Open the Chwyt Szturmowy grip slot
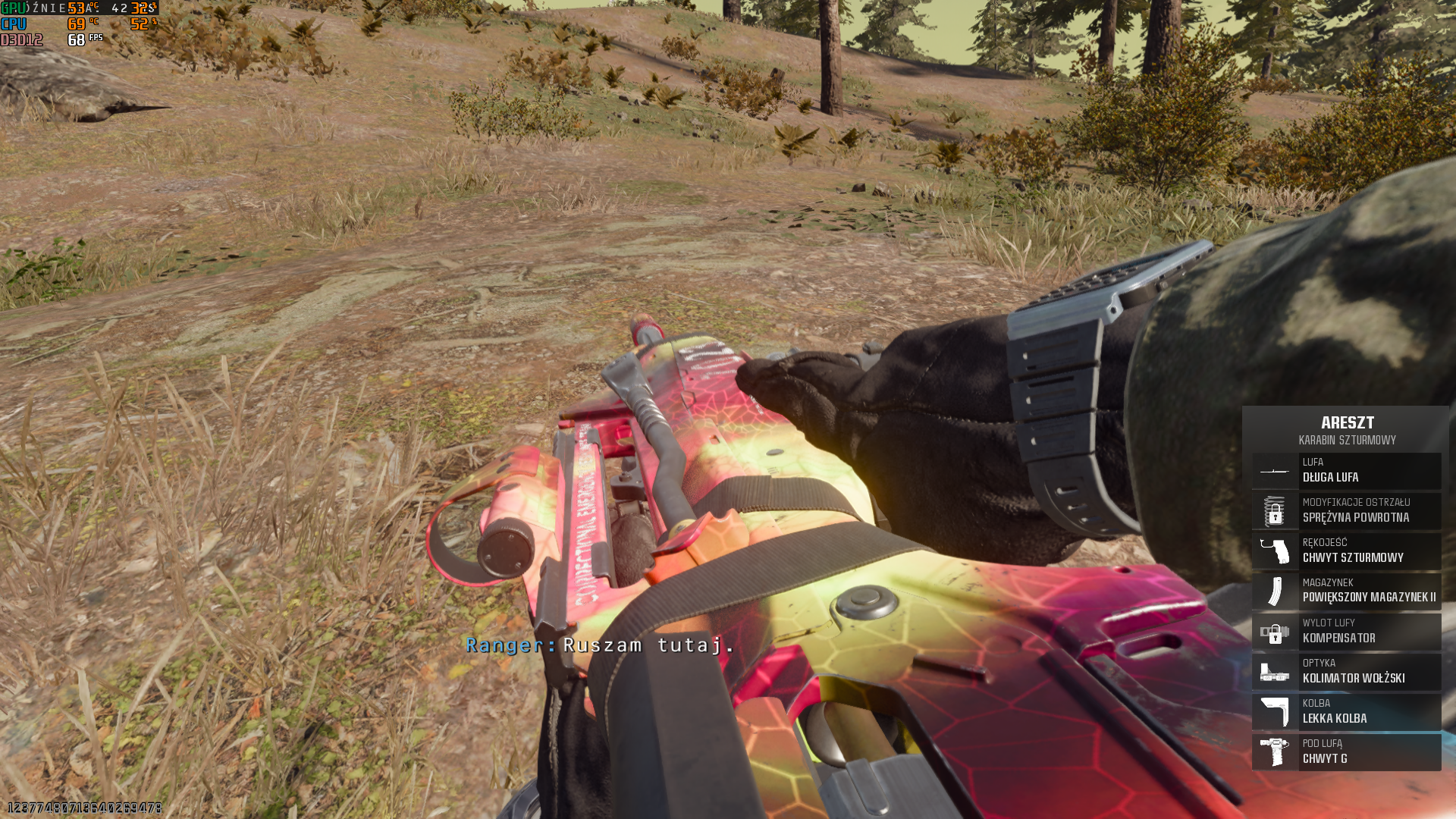This screenshot has height=819, width=1456. click(1346, 551)
